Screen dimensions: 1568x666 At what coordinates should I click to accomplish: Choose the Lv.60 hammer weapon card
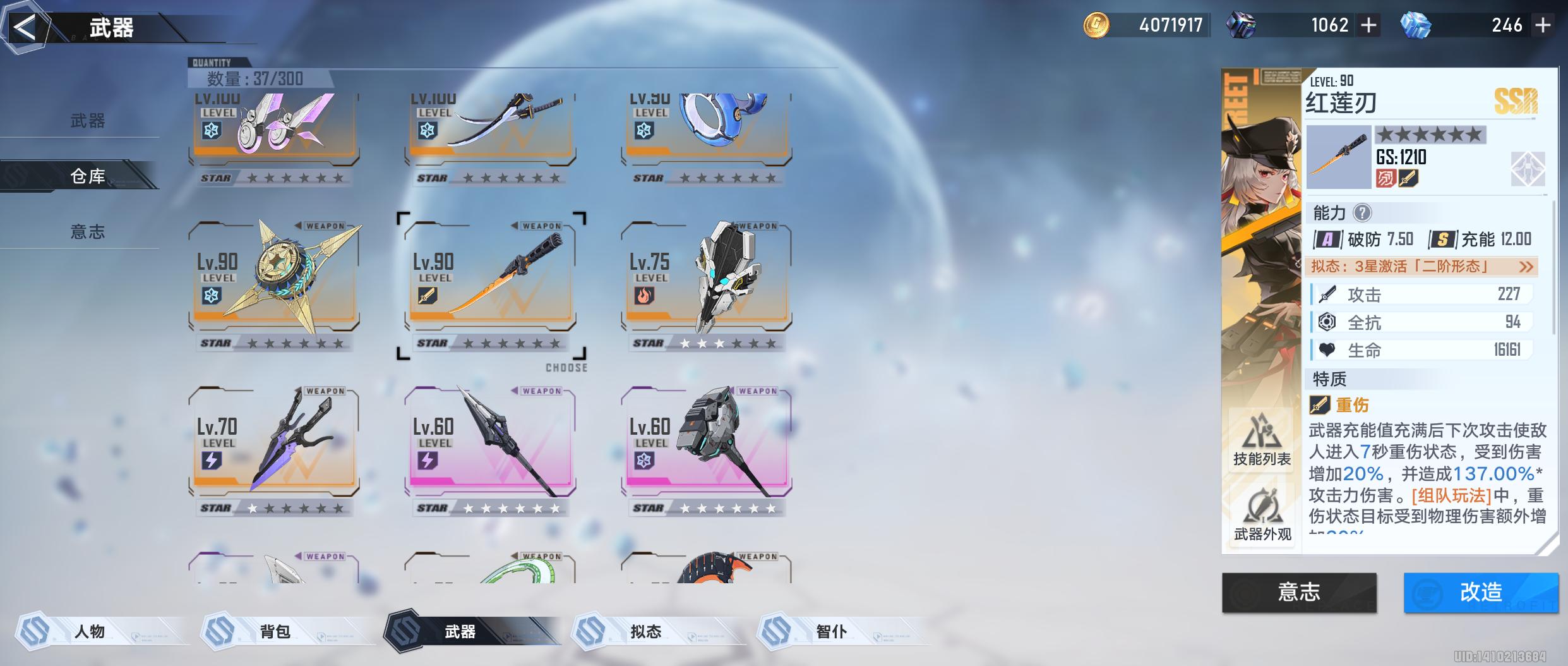(706, 443)
